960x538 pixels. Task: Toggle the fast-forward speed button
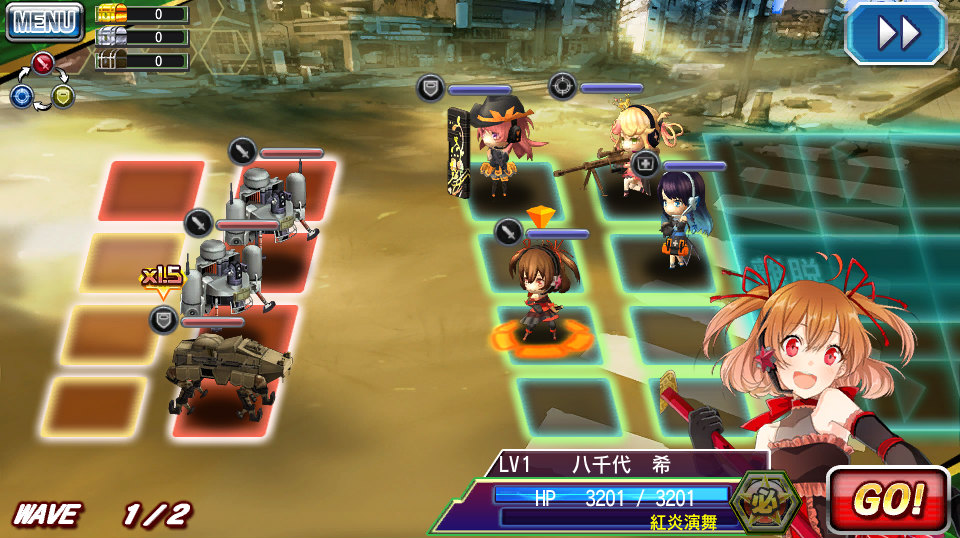pyautogui.click(x=896, y=34)
